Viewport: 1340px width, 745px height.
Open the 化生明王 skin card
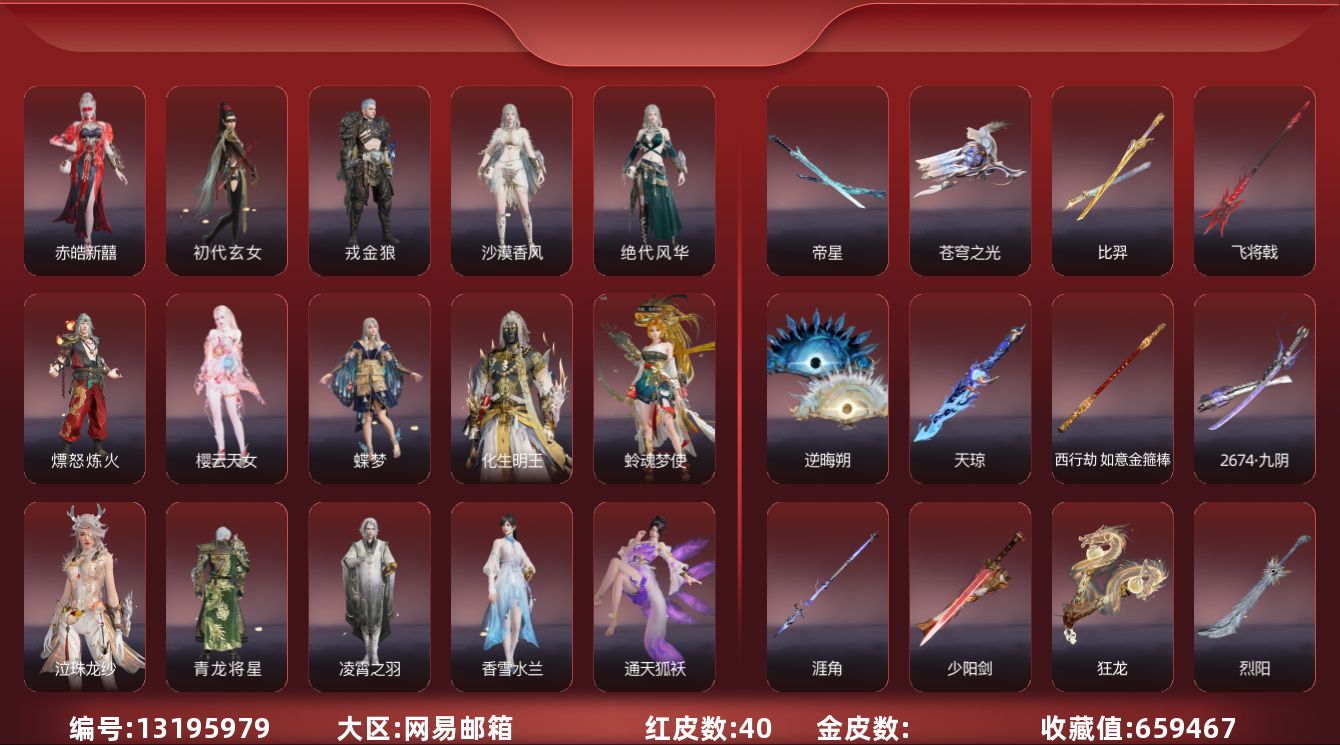(512, 388)
